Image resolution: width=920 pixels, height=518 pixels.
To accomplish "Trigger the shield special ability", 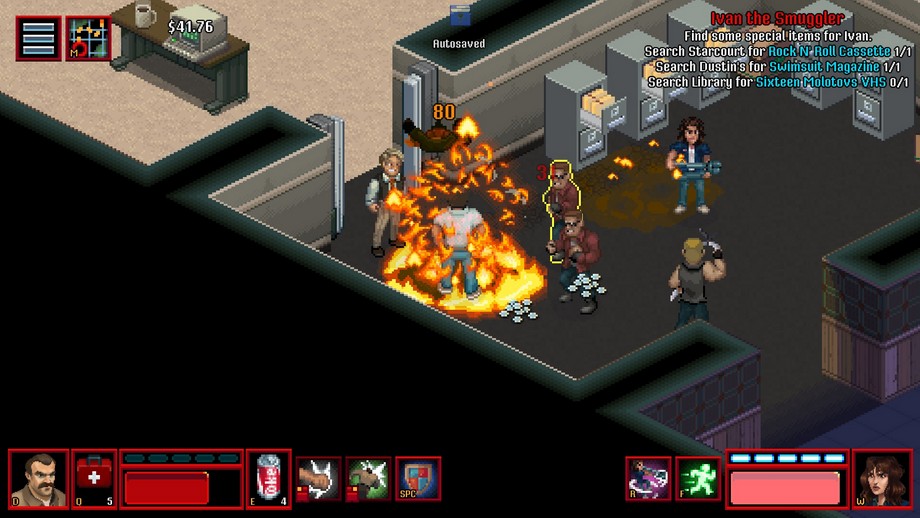I will coord(418,478).
